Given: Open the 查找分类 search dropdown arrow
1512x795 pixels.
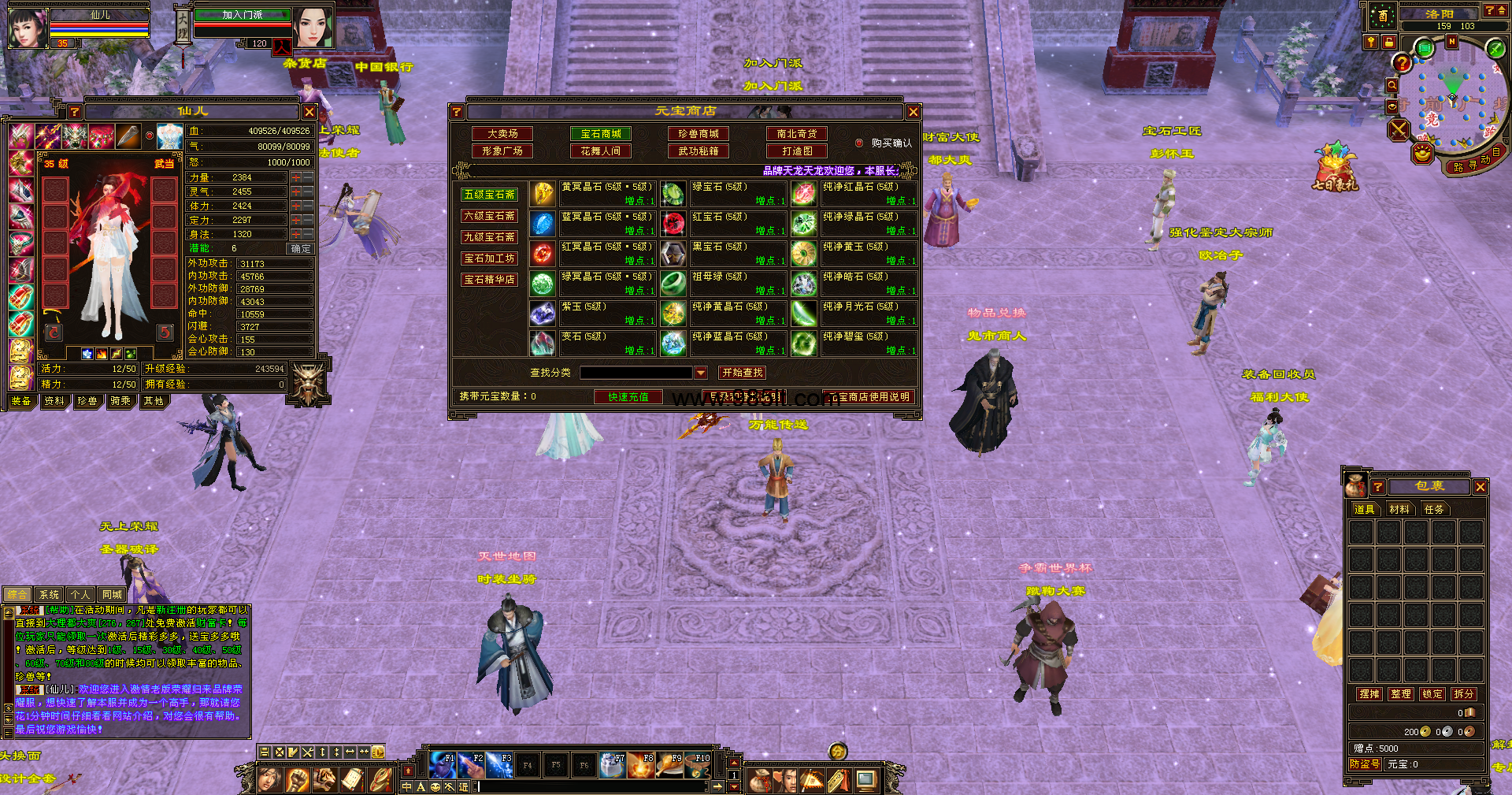Looking at the screenshot, I should click(701, 373).
